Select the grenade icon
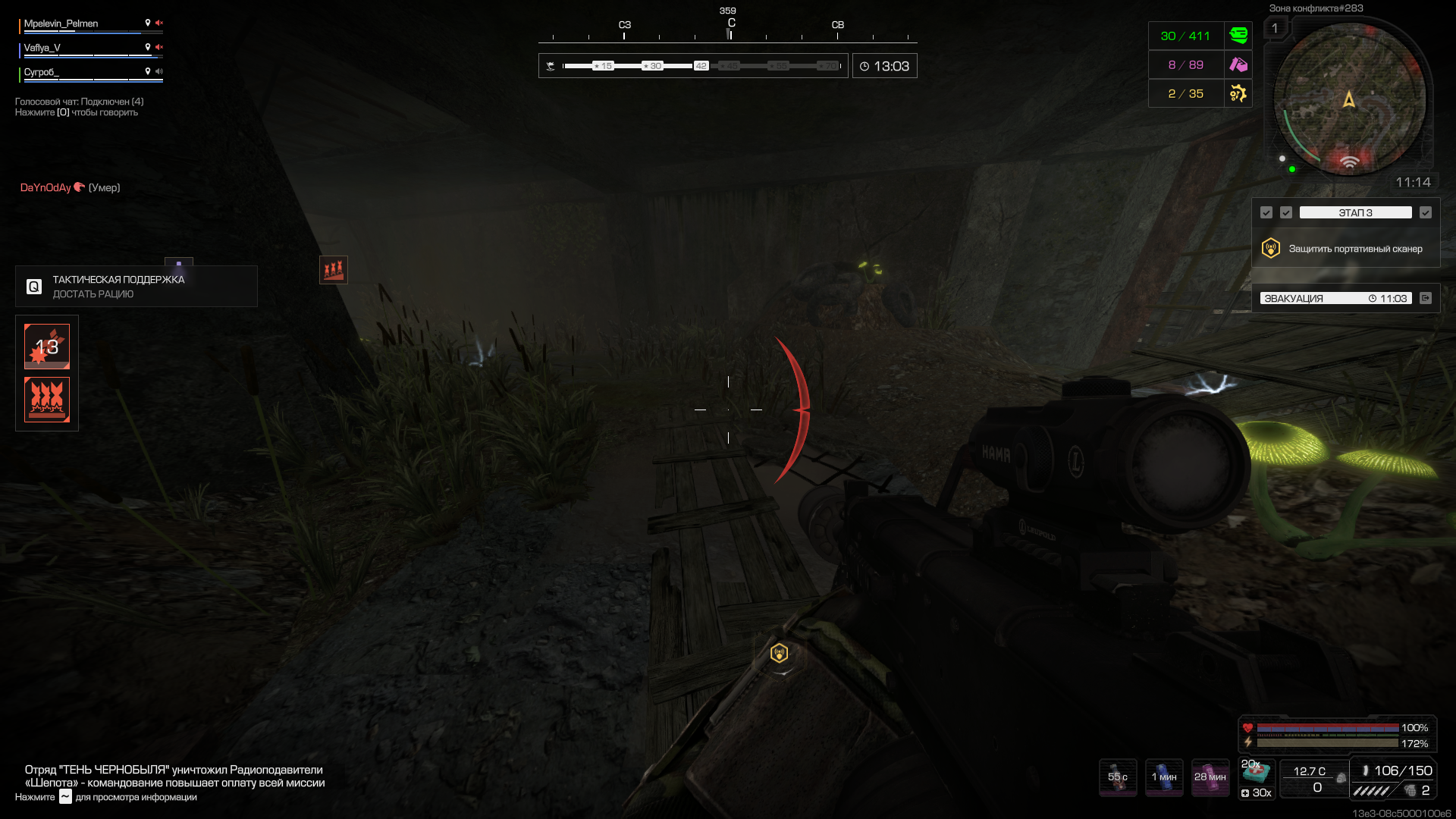 coord(1410,790)
